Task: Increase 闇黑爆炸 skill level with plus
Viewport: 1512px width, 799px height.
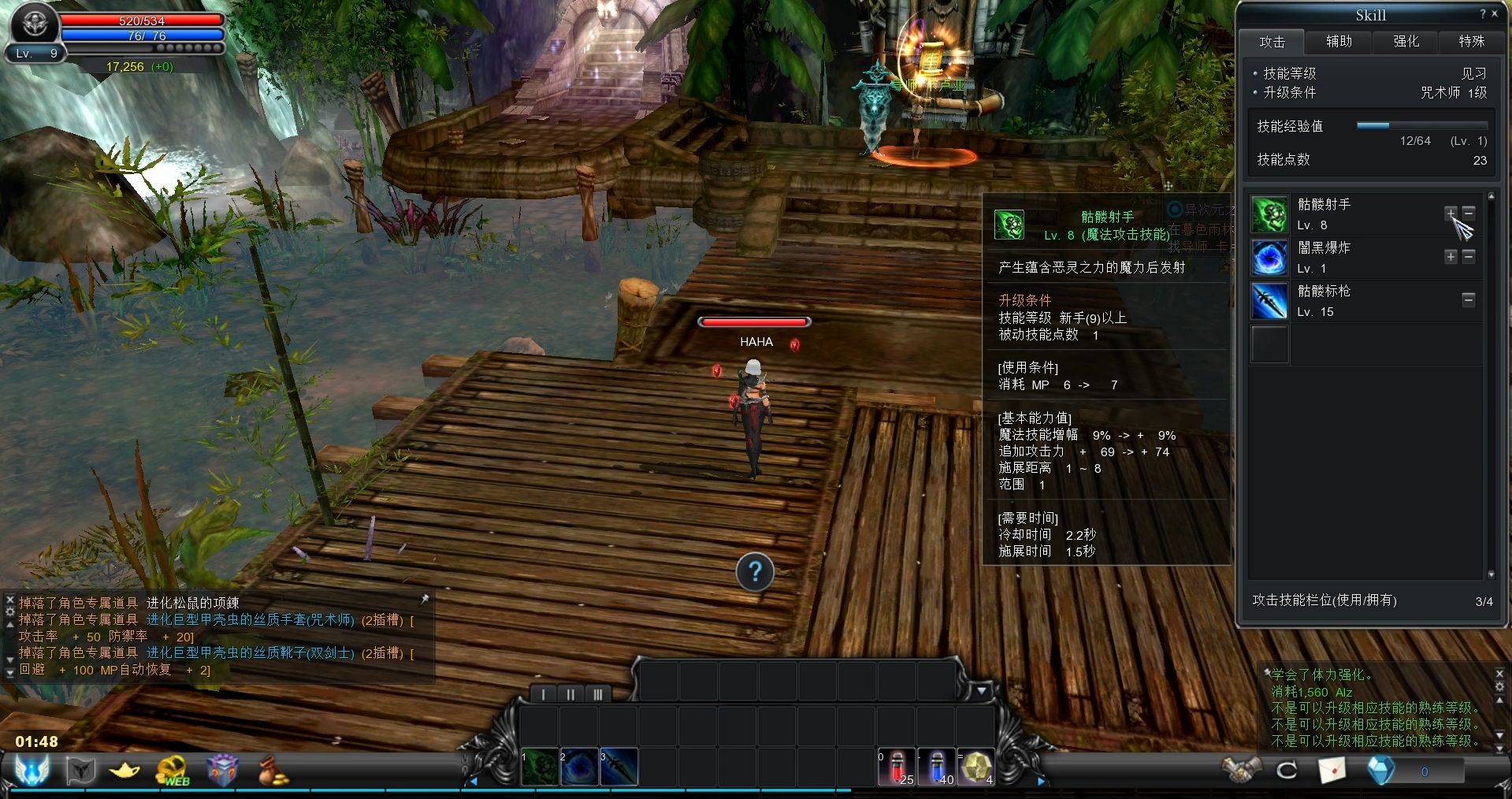Action: [x=1451, y=257]
